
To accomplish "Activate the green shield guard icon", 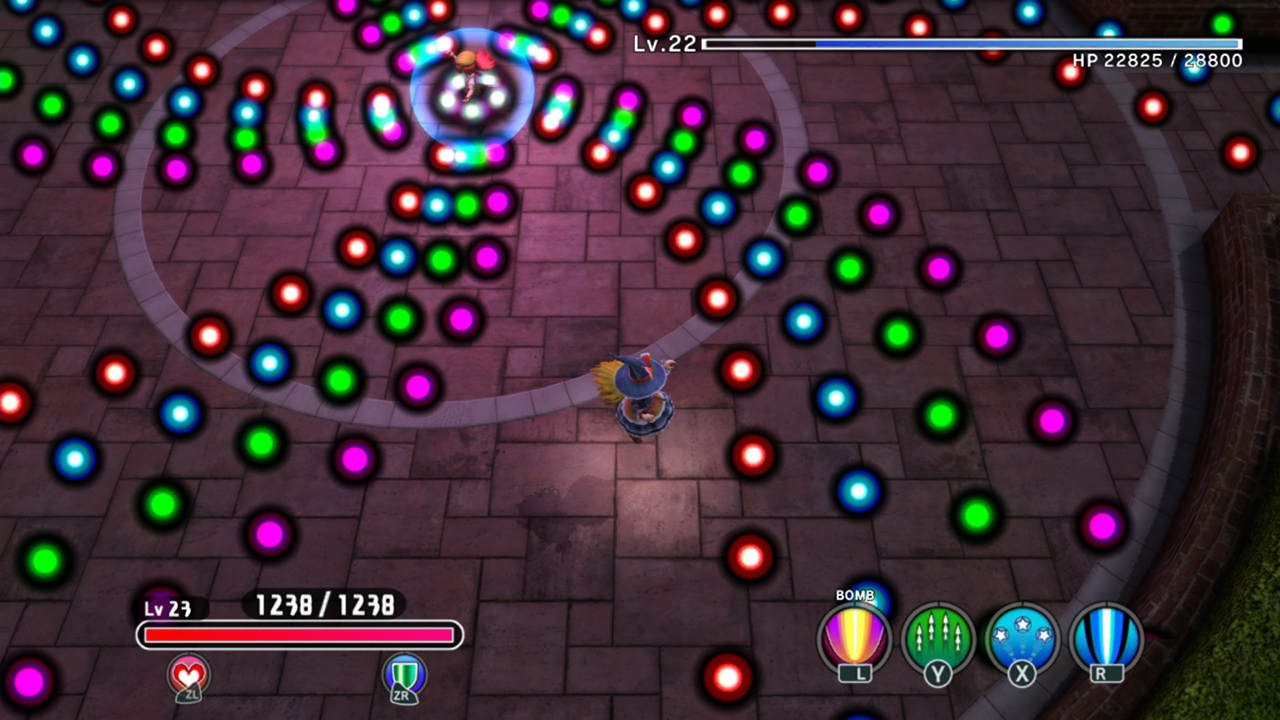I will click(x=404, y=674).
